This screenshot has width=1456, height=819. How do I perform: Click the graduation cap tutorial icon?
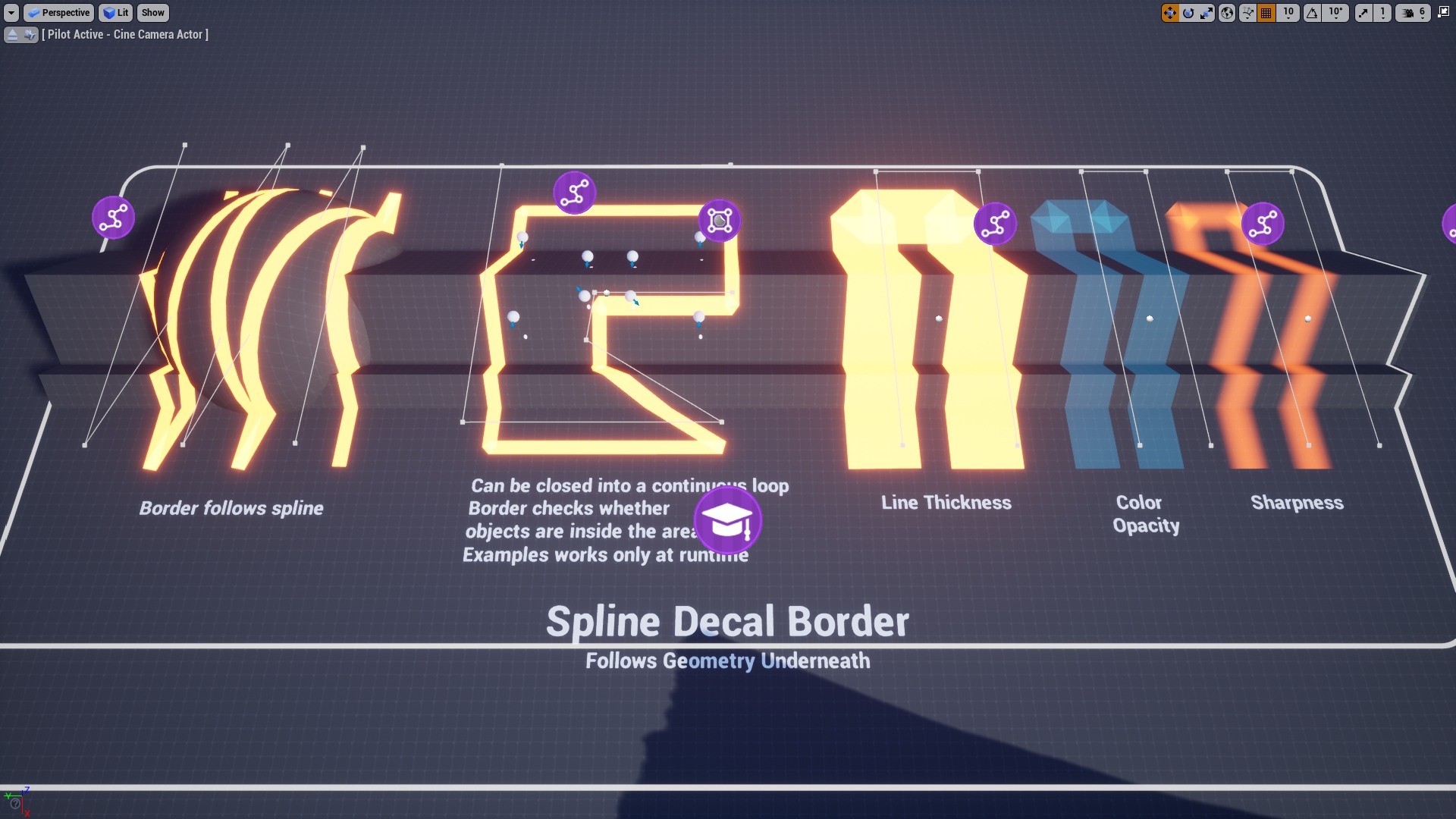coord(726,520)
